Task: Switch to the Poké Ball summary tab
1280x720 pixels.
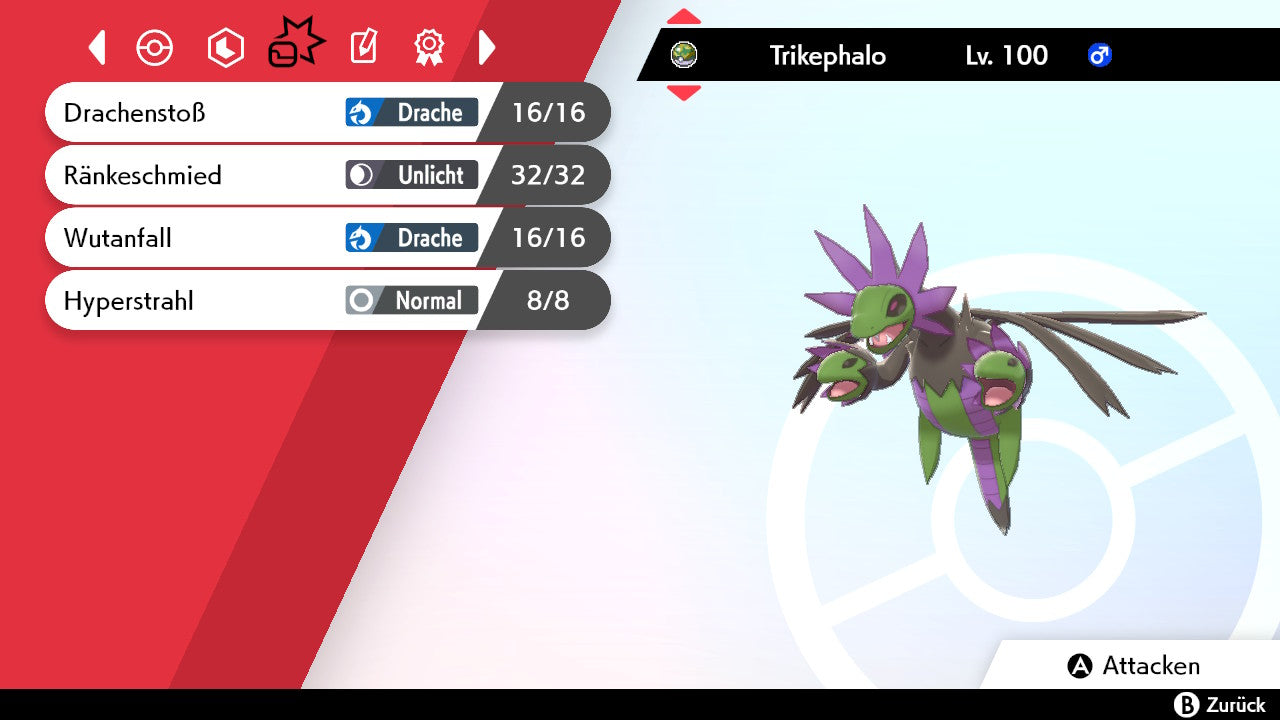Action: tap(155, 48)
